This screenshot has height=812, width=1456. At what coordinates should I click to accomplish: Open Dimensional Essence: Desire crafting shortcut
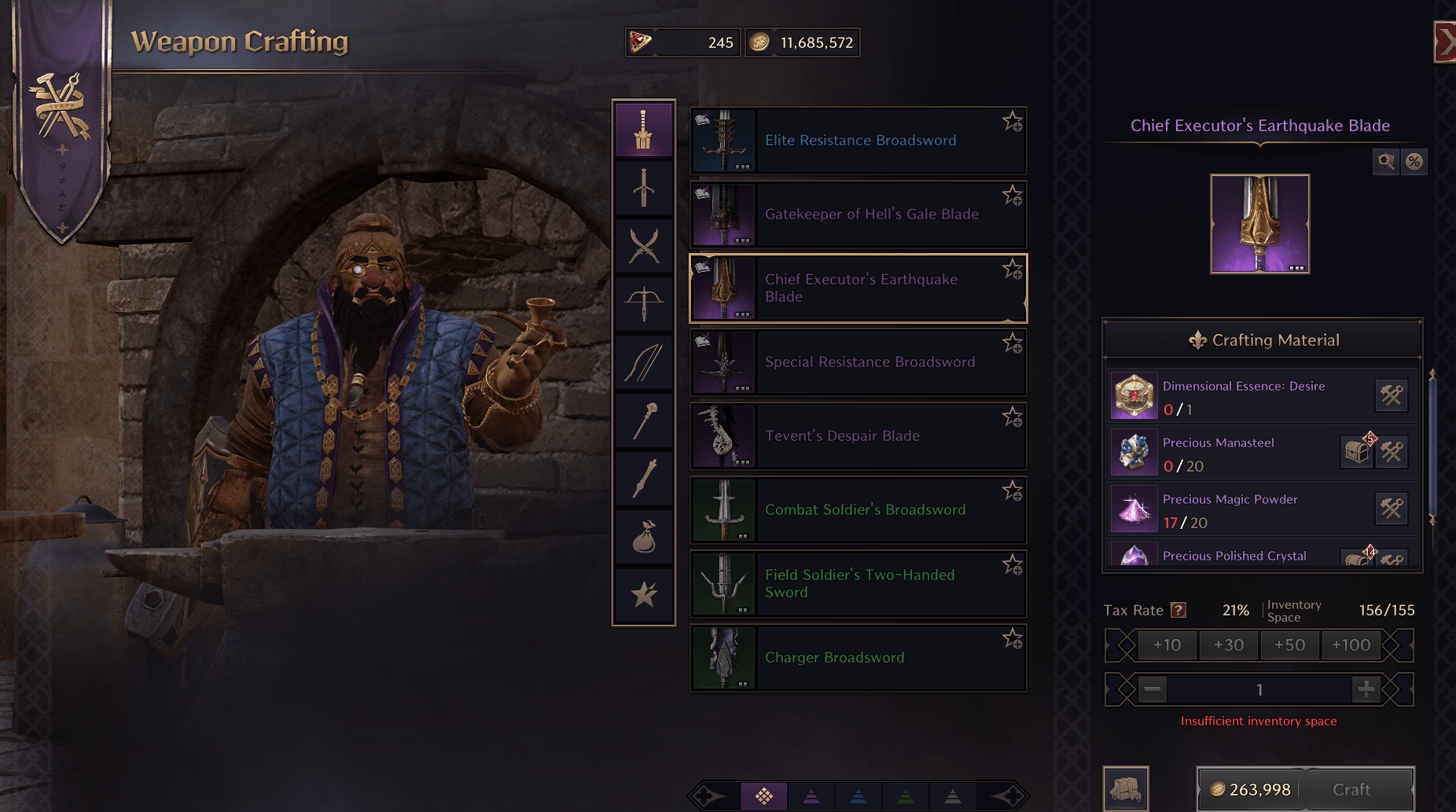(1391, 395)
